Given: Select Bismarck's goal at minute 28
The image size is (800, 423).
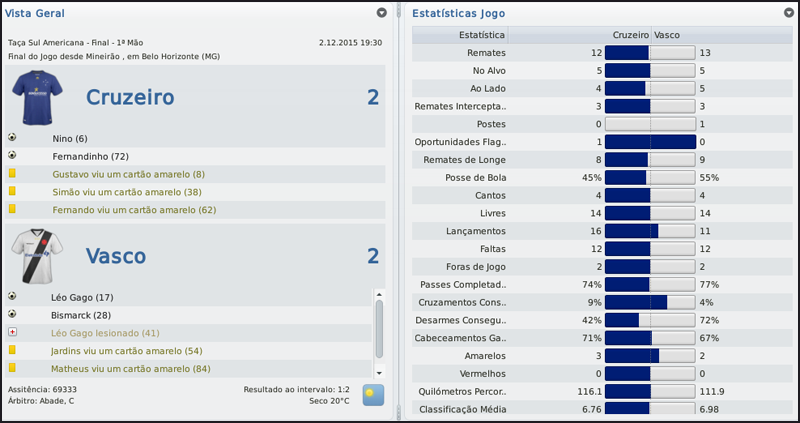Looking at the screenshot, I should pyautogui.click(x=82, y=315).
